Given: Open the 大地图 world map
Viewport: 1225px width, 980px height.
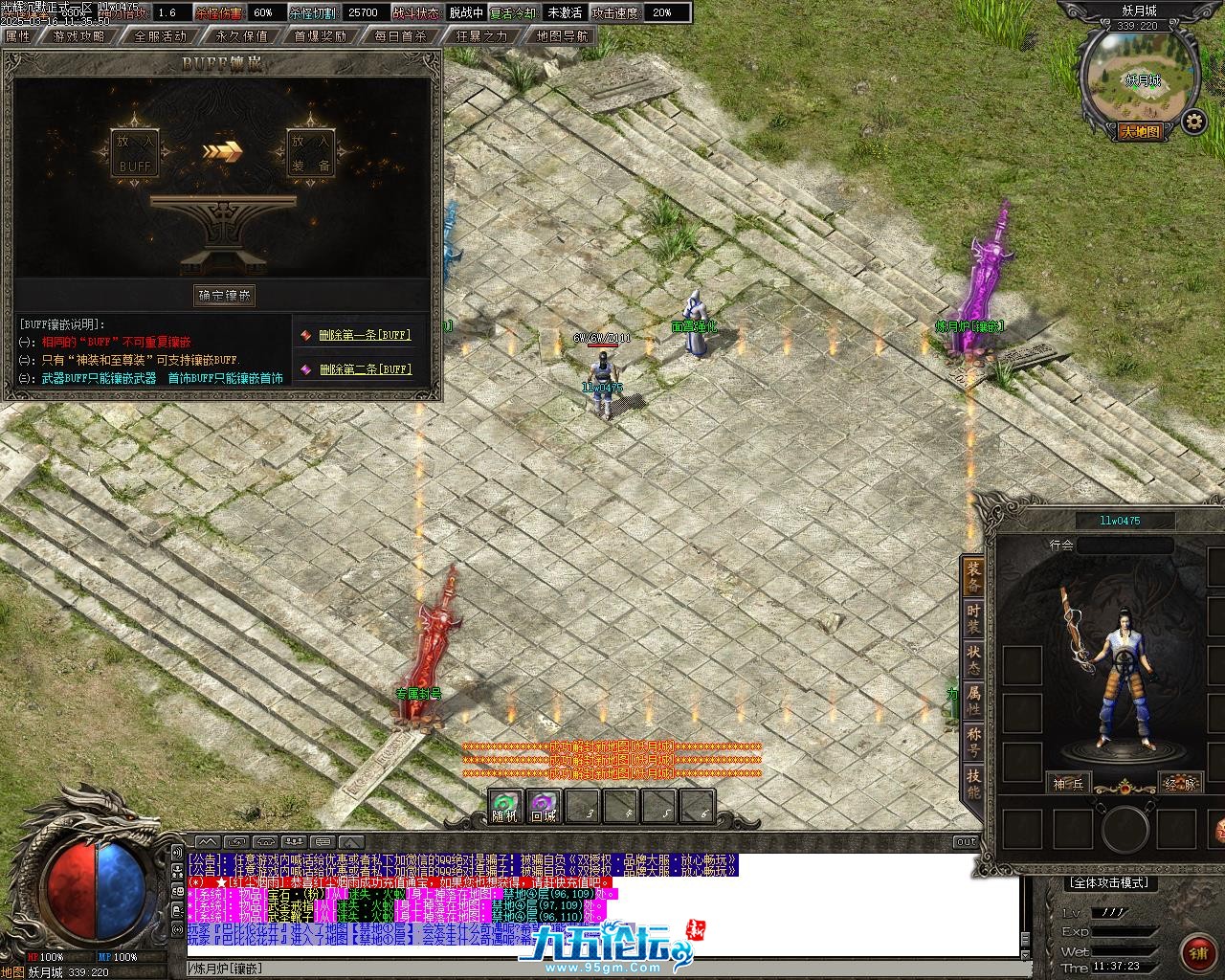Looking at the screenshot, I should click(x=1141, y=132).
